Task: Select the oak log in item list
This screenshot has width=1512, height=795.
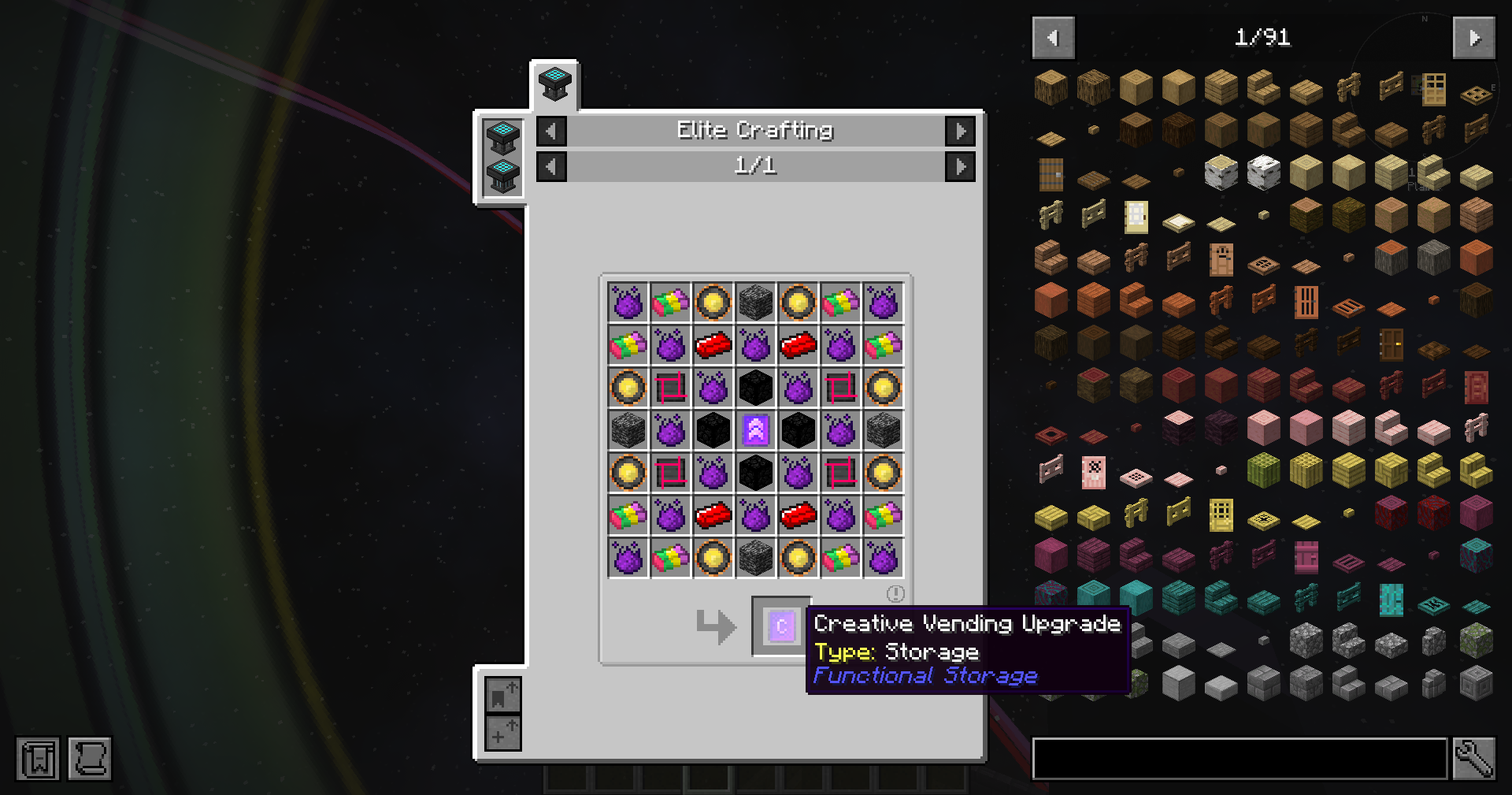Action: pos(1051,87)
